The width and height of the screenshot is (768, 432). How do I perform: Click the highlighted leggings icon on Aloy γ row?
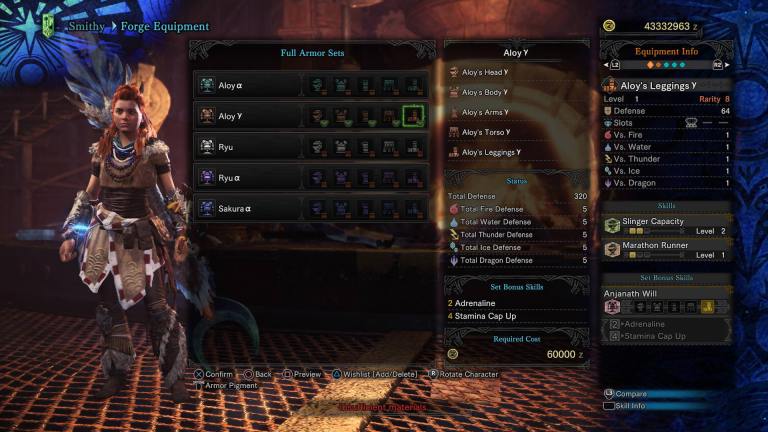point(411,116)
